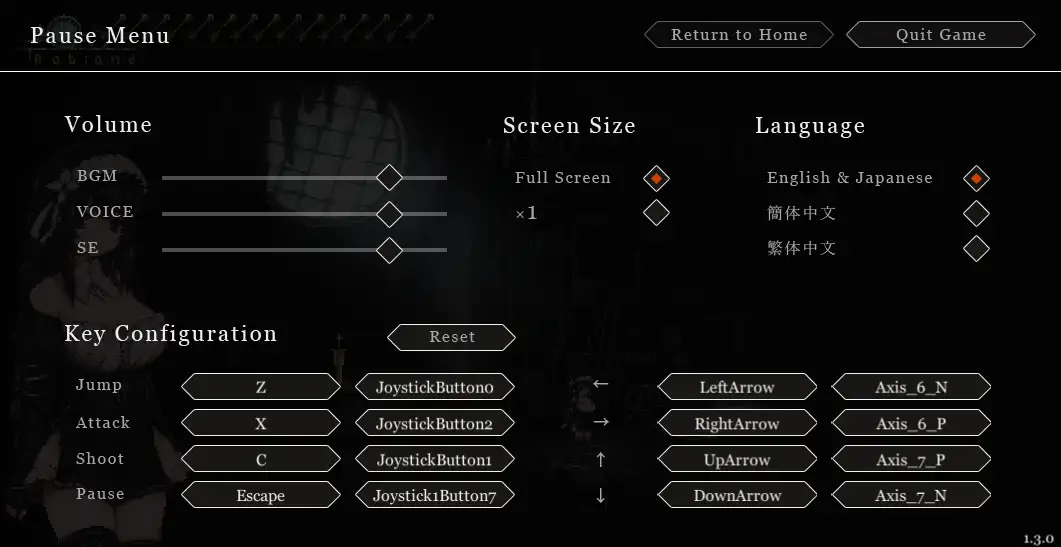The width and height of the screenshot is (1061, 547).
Task: Click the SE volume slider handle
Action: point(389,250)
